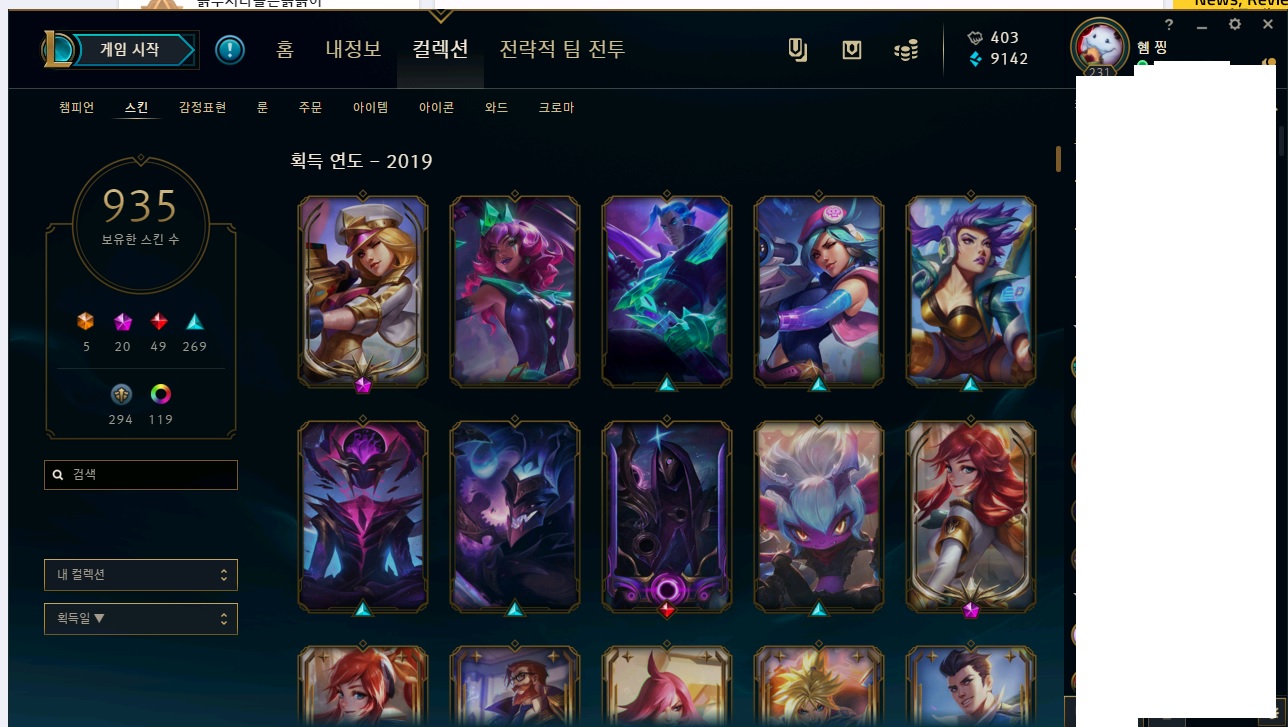Image resolution: width=1288 pixels, height=727 pixels.
Task: Select the orange mythic gem skin counter
Action: coord(85,322)
